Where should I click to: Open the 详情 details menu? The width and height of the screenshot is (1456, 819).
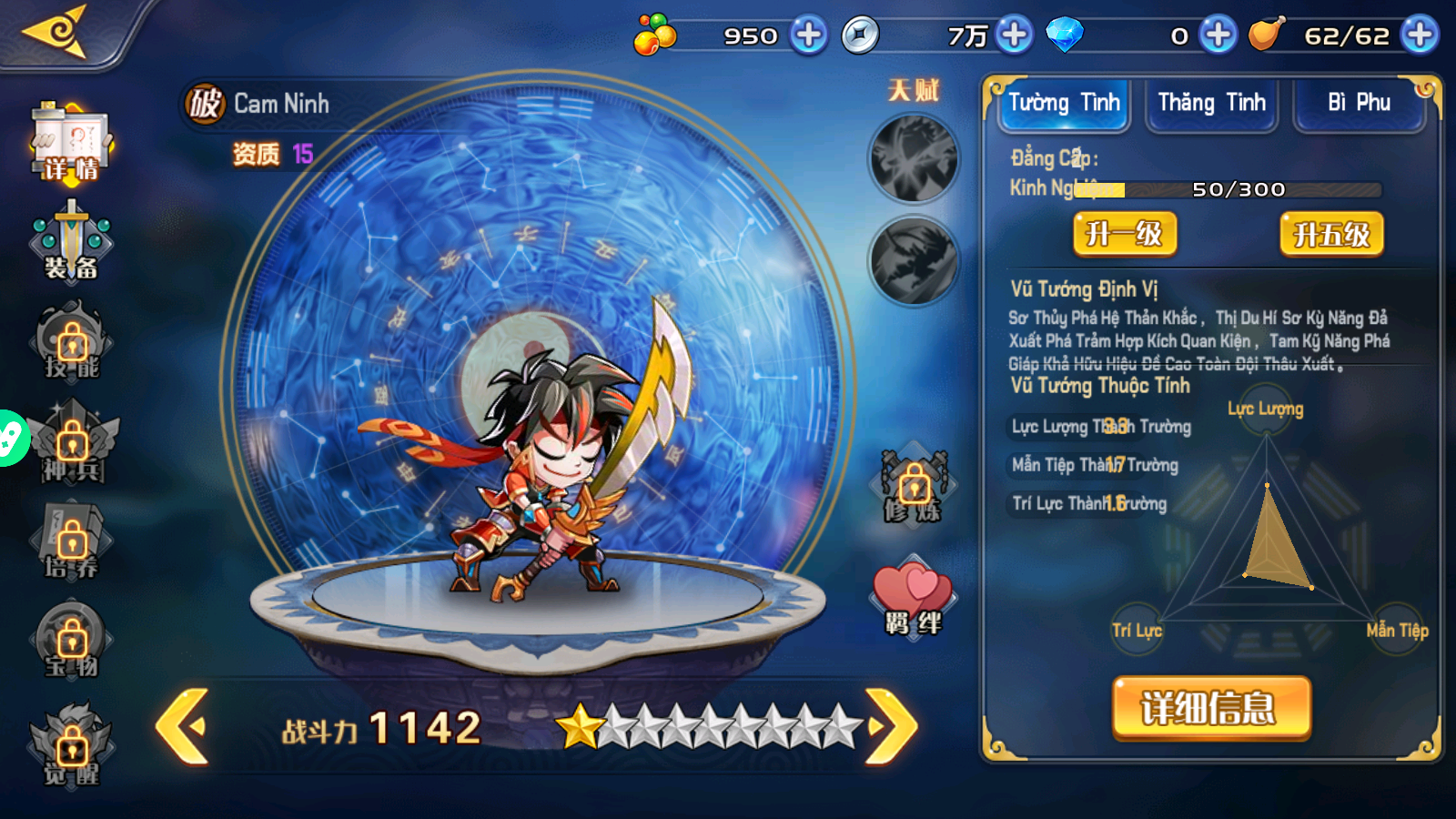71,143
